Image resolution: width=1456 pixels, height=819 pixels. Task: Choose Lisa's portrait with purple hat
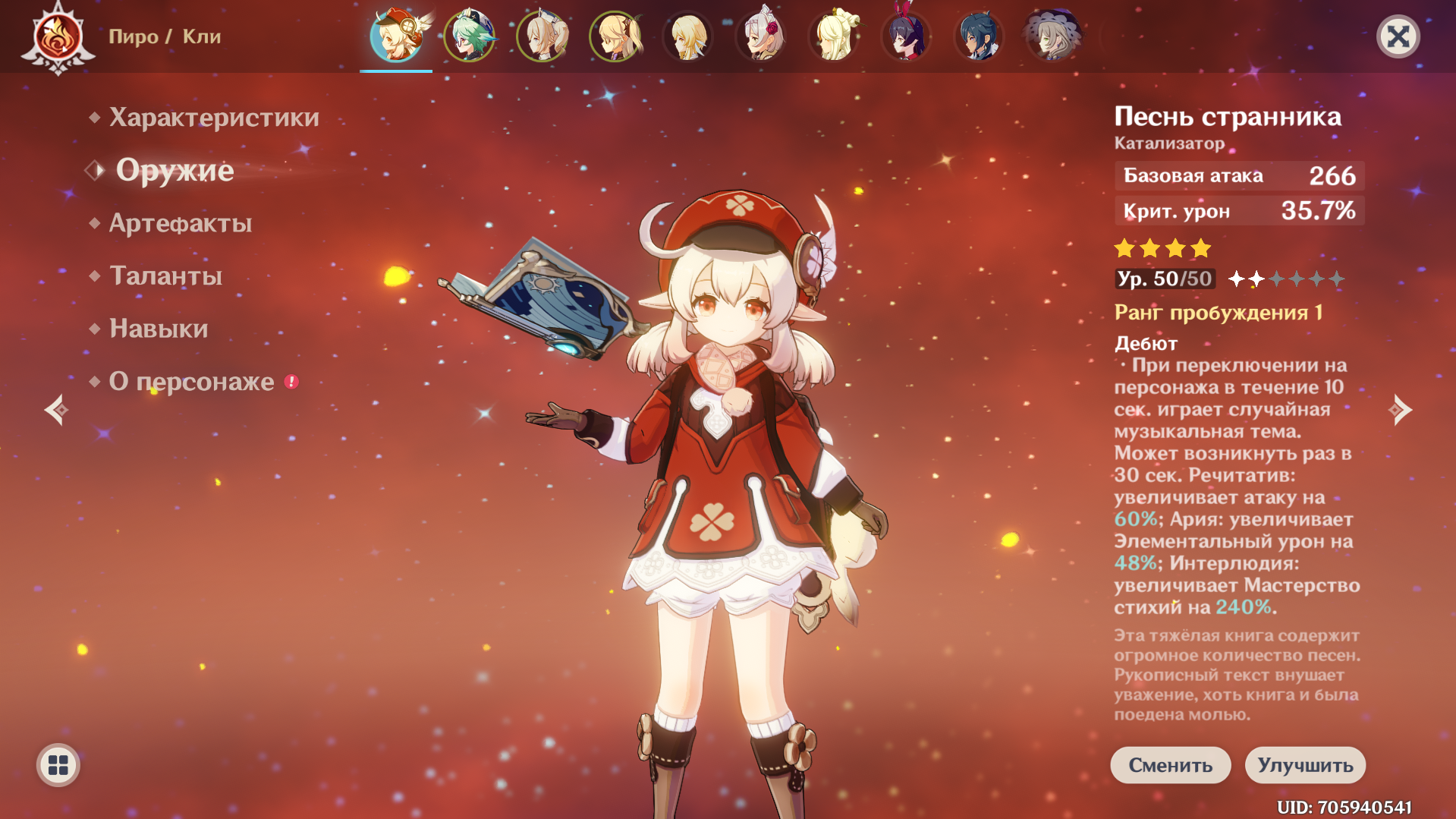1052,36
